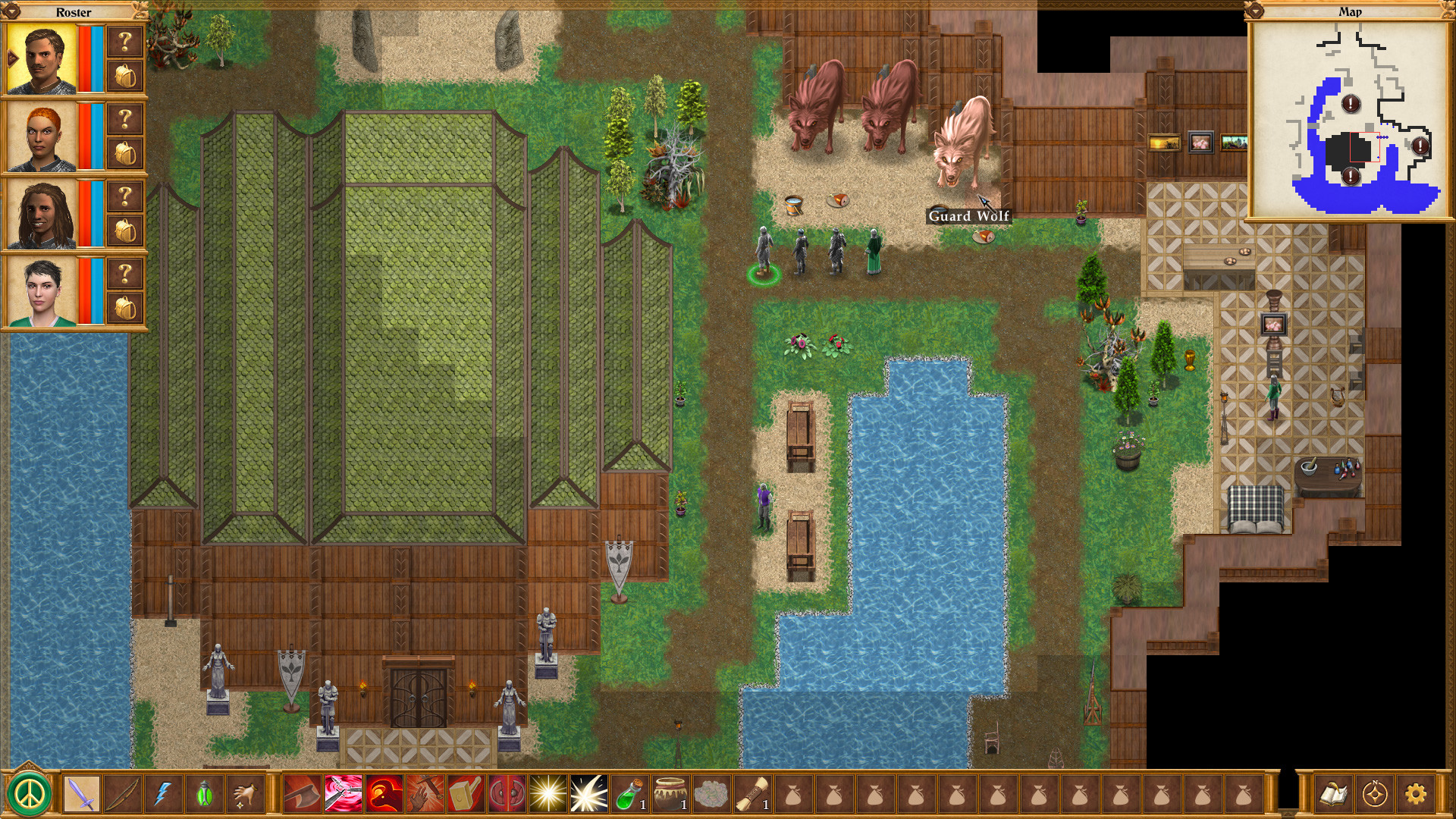Click the red health bar of the first character

tap(84, 59)
